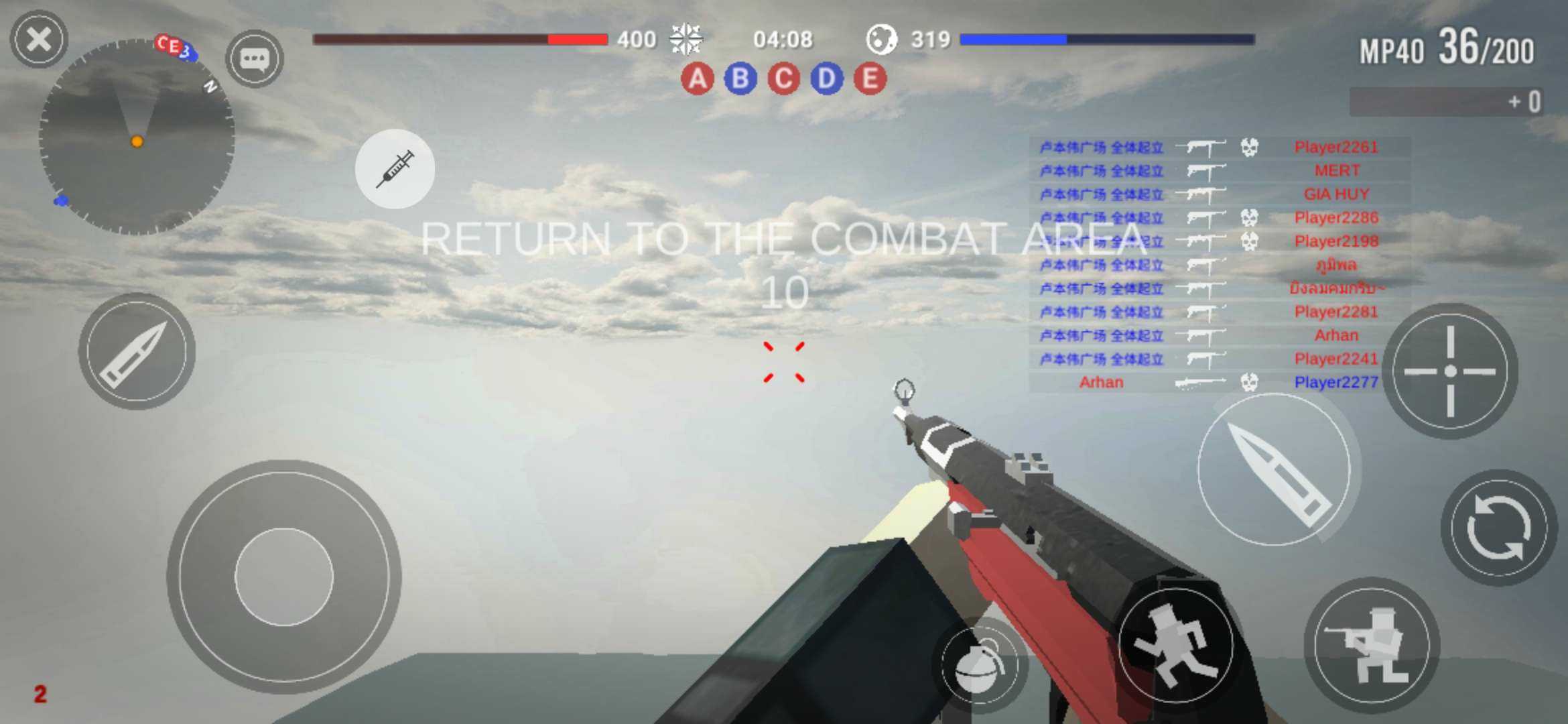Open the chat bubble button

pyautogui.click(x=255, y=59)
